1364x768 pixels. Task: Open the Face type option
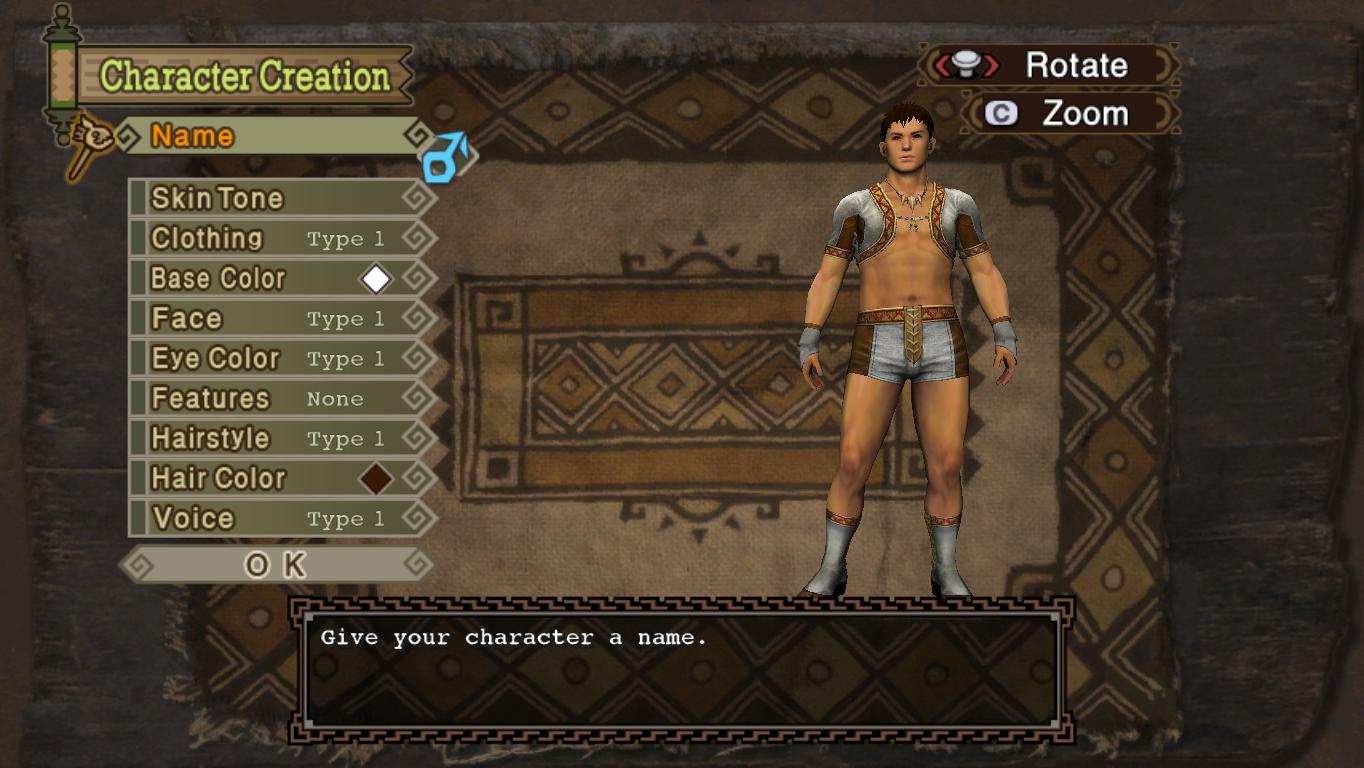(280, 318)
